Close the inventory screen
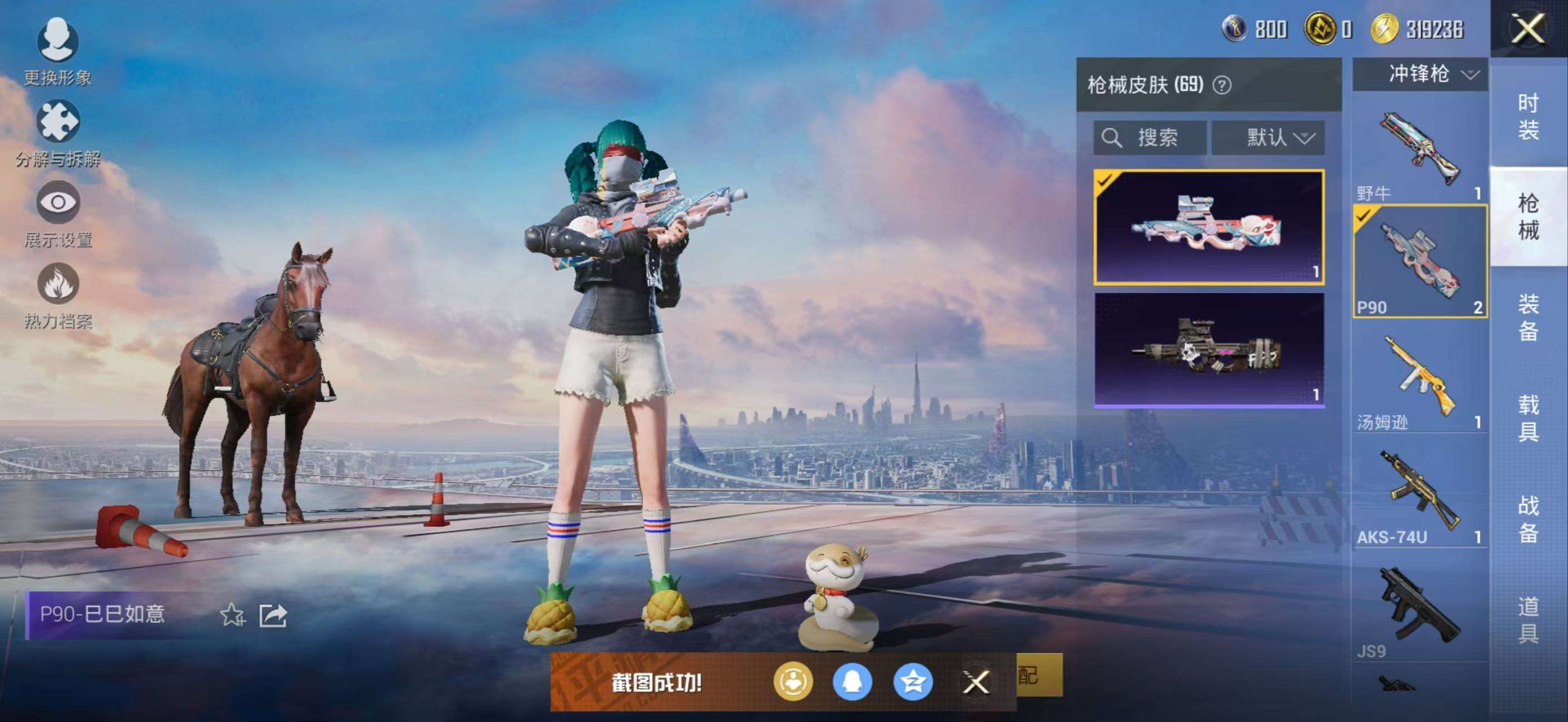Viewport: 1568px width, 722px height. click(1528, 29)
